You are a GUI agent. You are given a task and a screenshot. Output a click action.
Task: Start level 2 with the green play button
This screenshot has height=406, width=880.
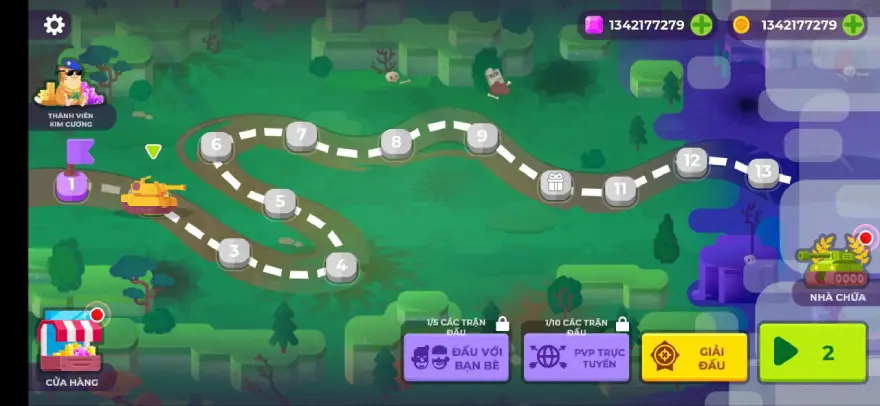point(812,352)
